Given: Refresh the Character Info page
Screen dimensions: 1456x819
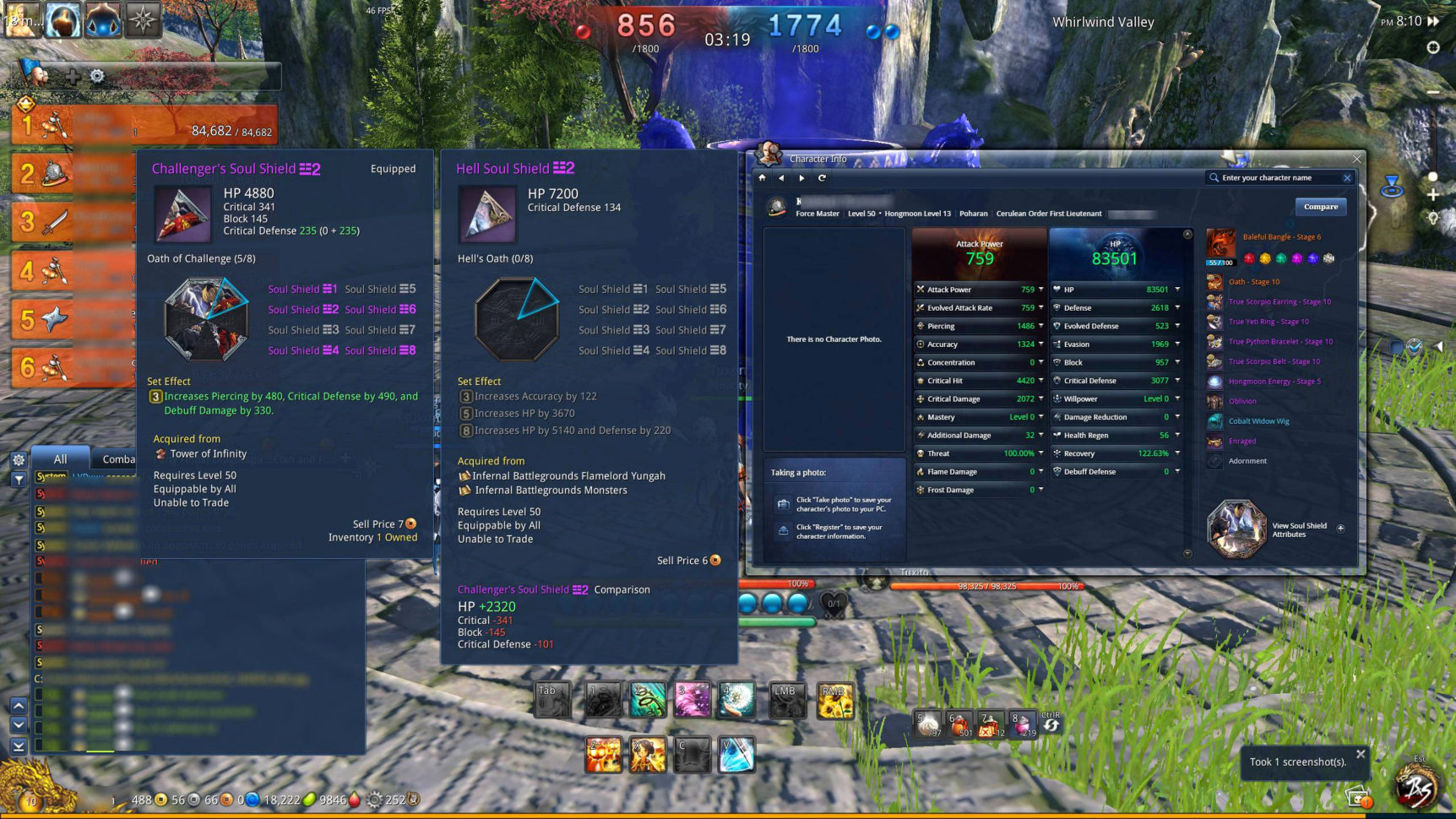Looking at the screenshot, I should point(822,178).
